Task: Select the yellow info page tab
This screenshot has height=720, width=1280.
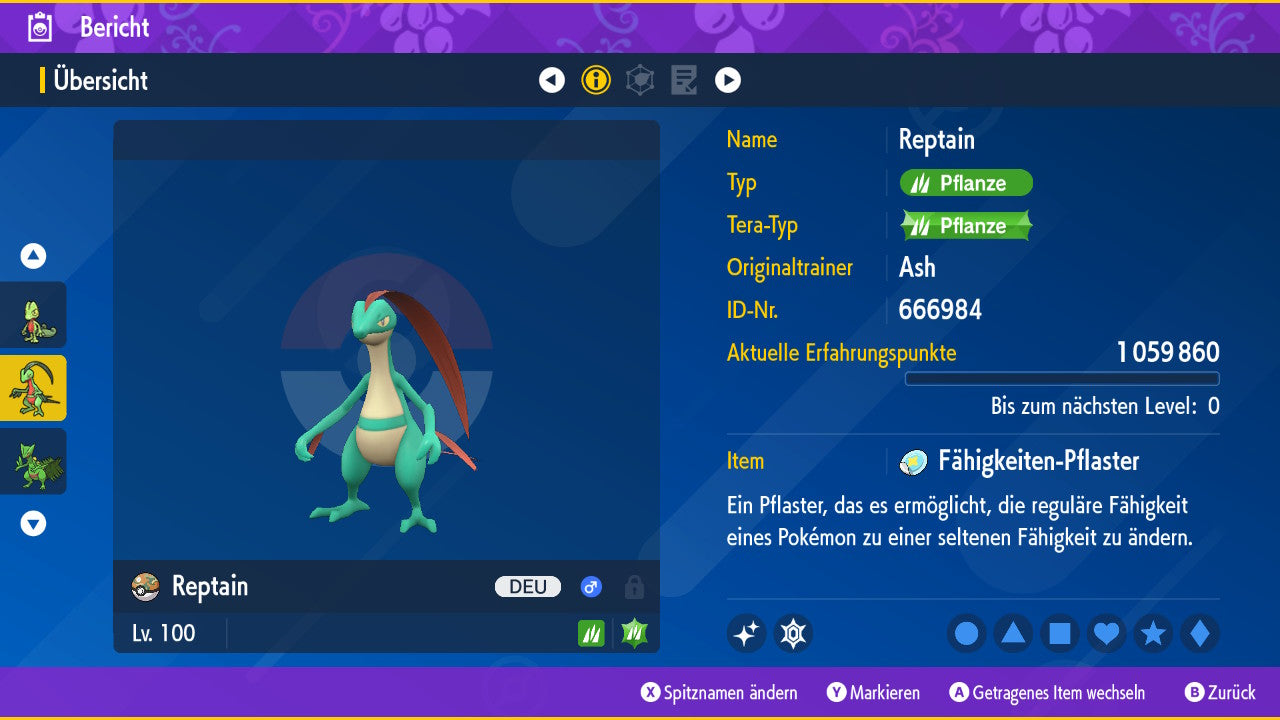Action: point(596,80)
